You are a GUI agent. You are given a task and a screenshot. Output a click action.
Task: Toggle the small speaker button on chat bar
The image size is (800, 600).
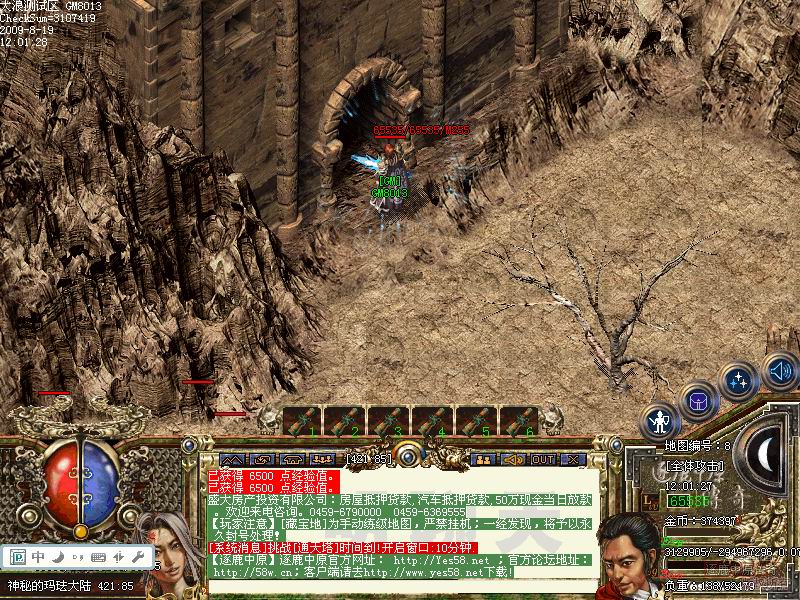point(513,459)
